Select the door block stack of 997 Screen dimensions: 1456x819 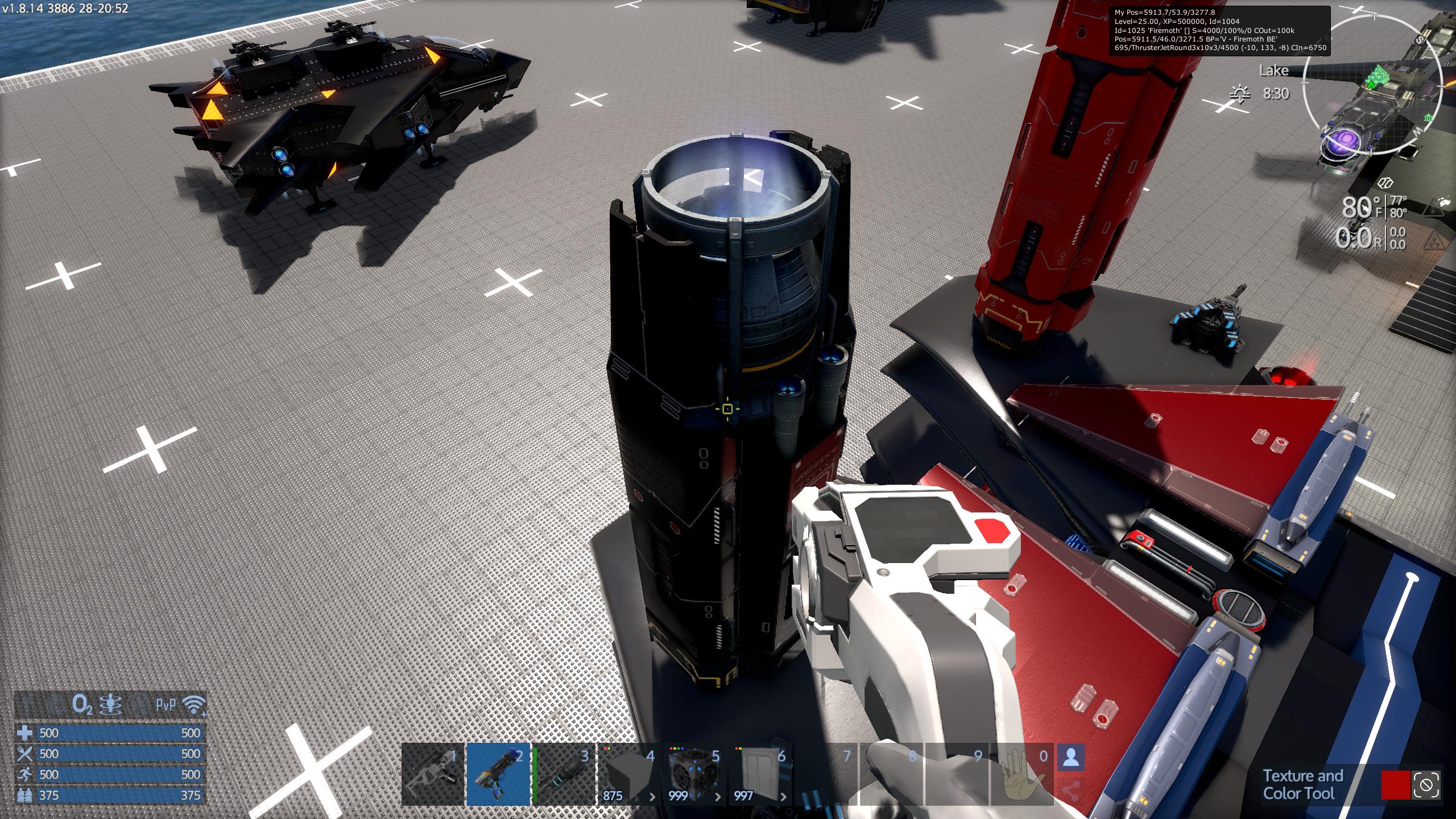coord(760,773)
